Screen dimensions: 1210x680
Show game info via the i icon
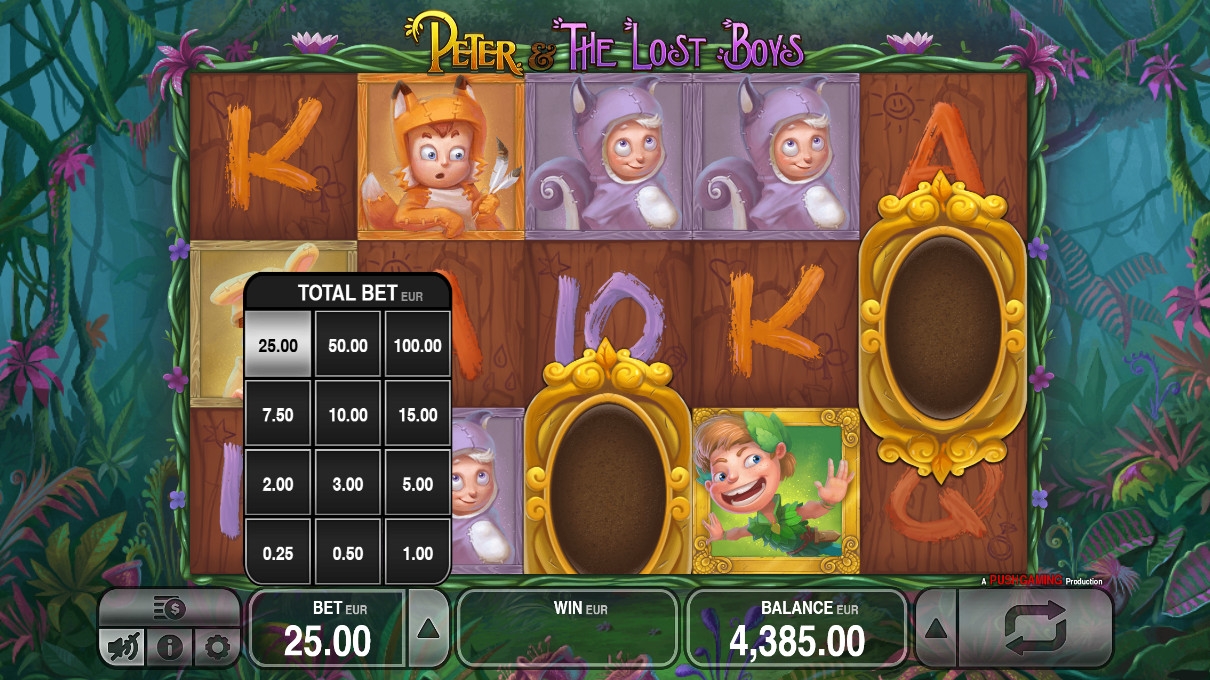[x=169, y=648]
